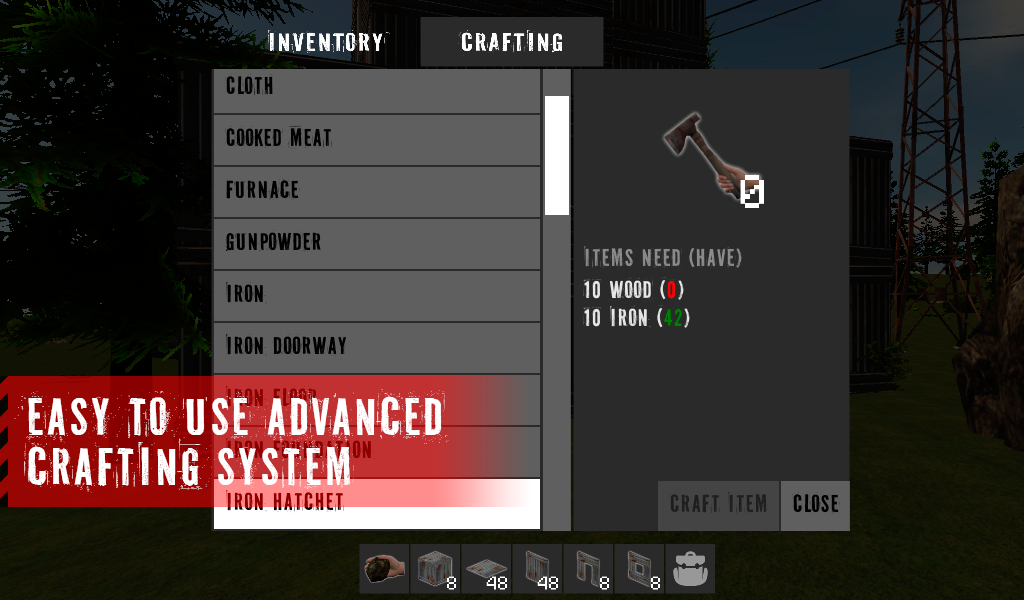The width and height of the screenshot is (1024, 600).
Task: Pick the Furnace recipe
Action: tap(377, 191)
